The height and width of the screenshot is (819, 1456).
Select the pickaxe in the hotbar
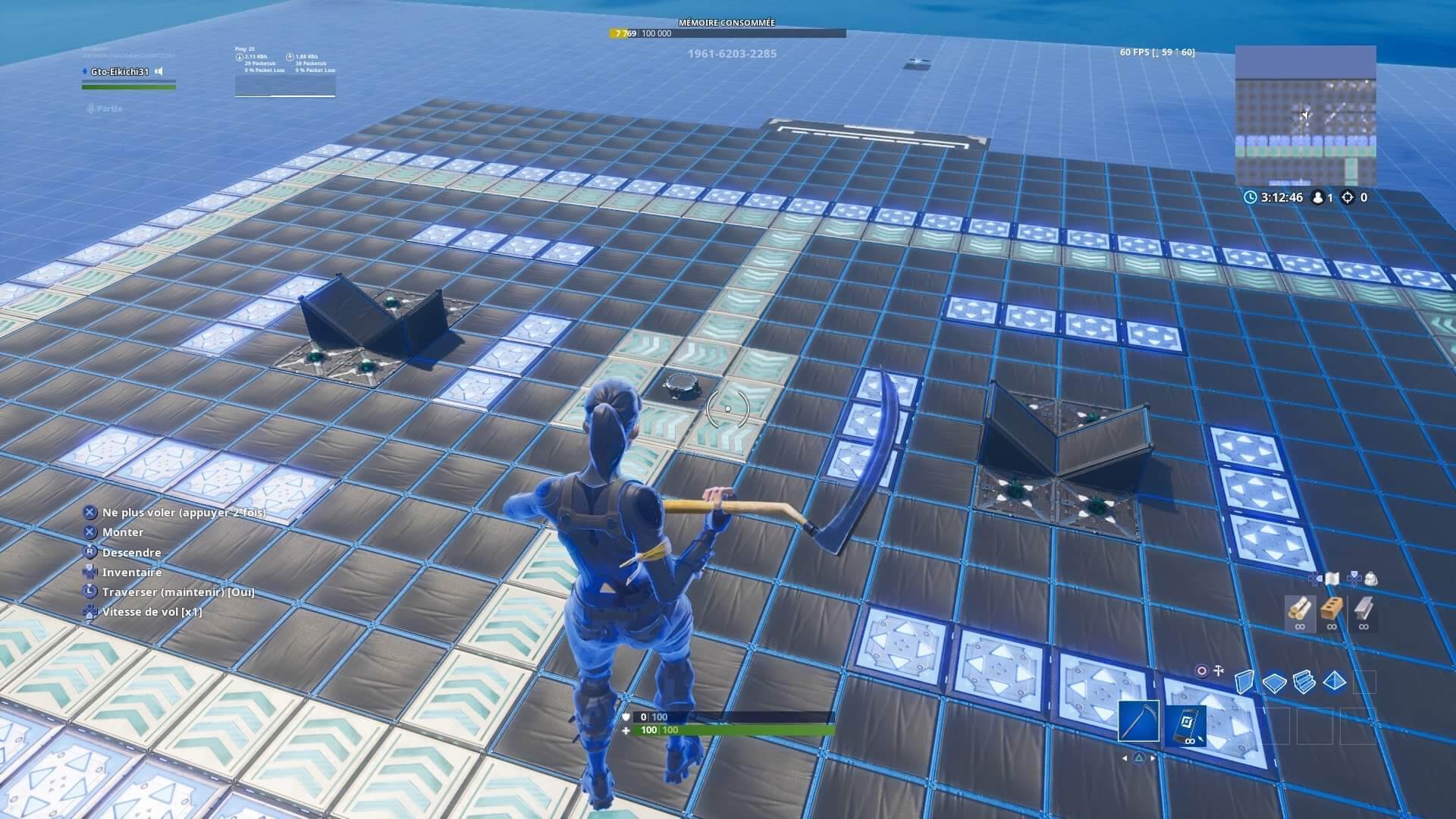1137,723
